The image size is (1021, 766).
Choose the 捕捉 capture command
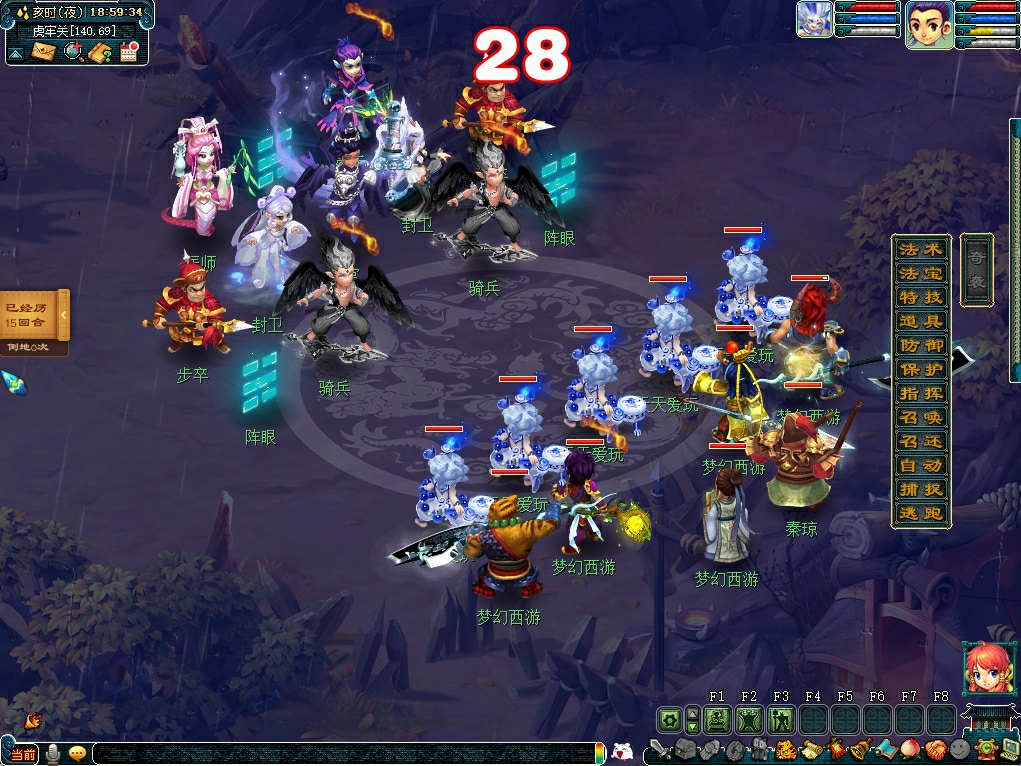pos(921,490)
